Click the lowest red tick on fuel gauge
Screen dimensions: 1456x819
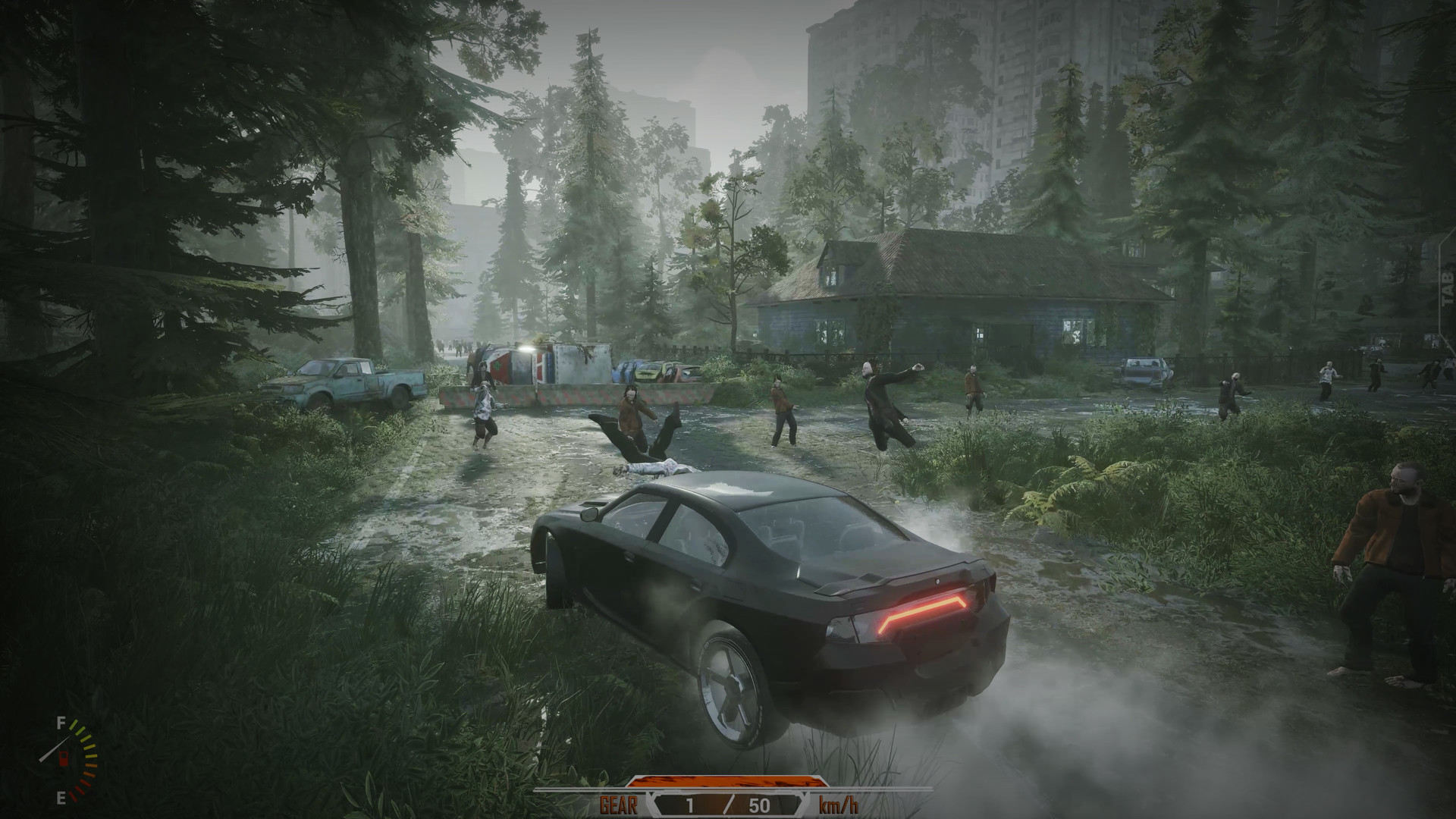[73, 795]
